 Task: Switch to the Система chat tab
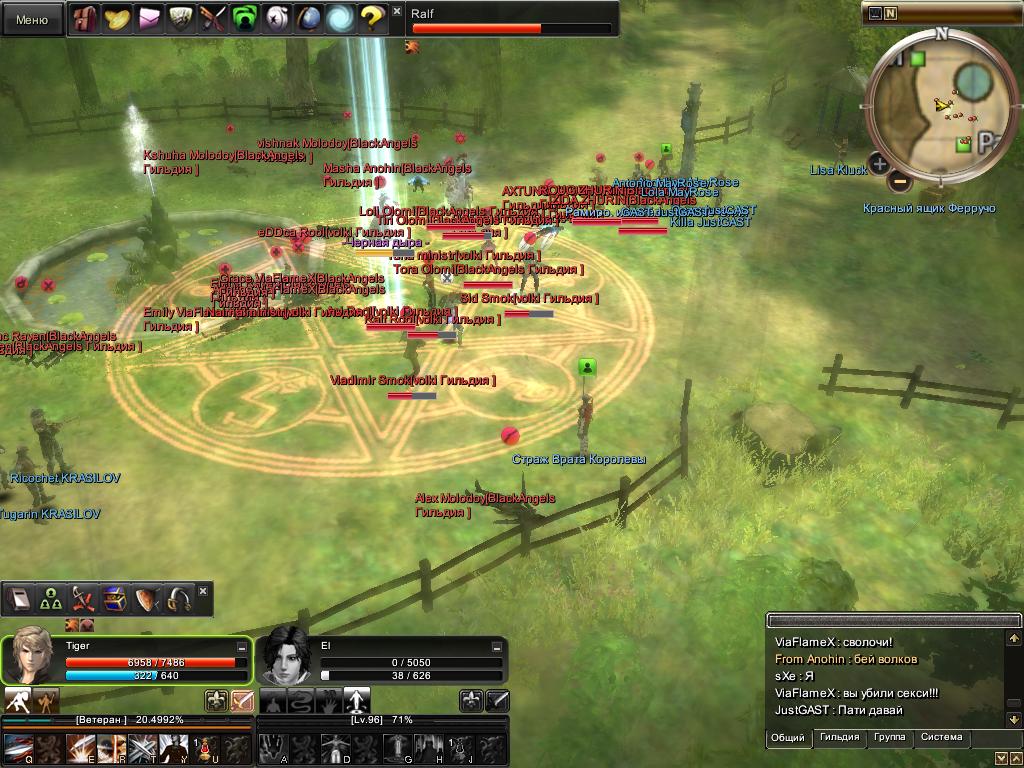[941, 738]
